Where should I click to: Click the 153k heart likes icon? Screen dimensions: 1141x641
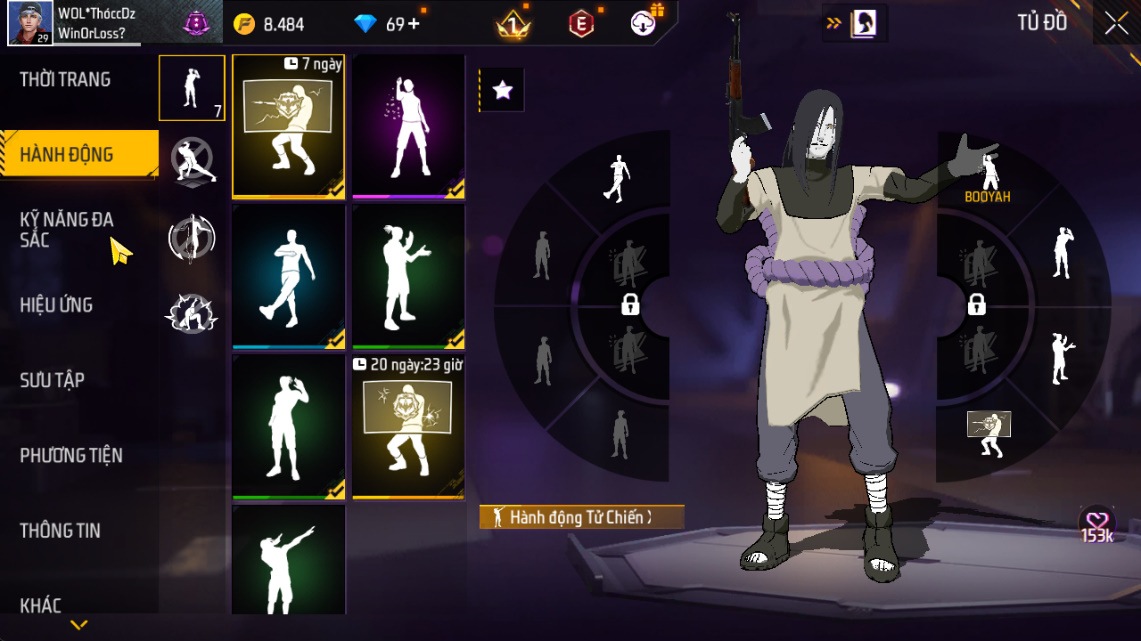tap(1097, 524)
